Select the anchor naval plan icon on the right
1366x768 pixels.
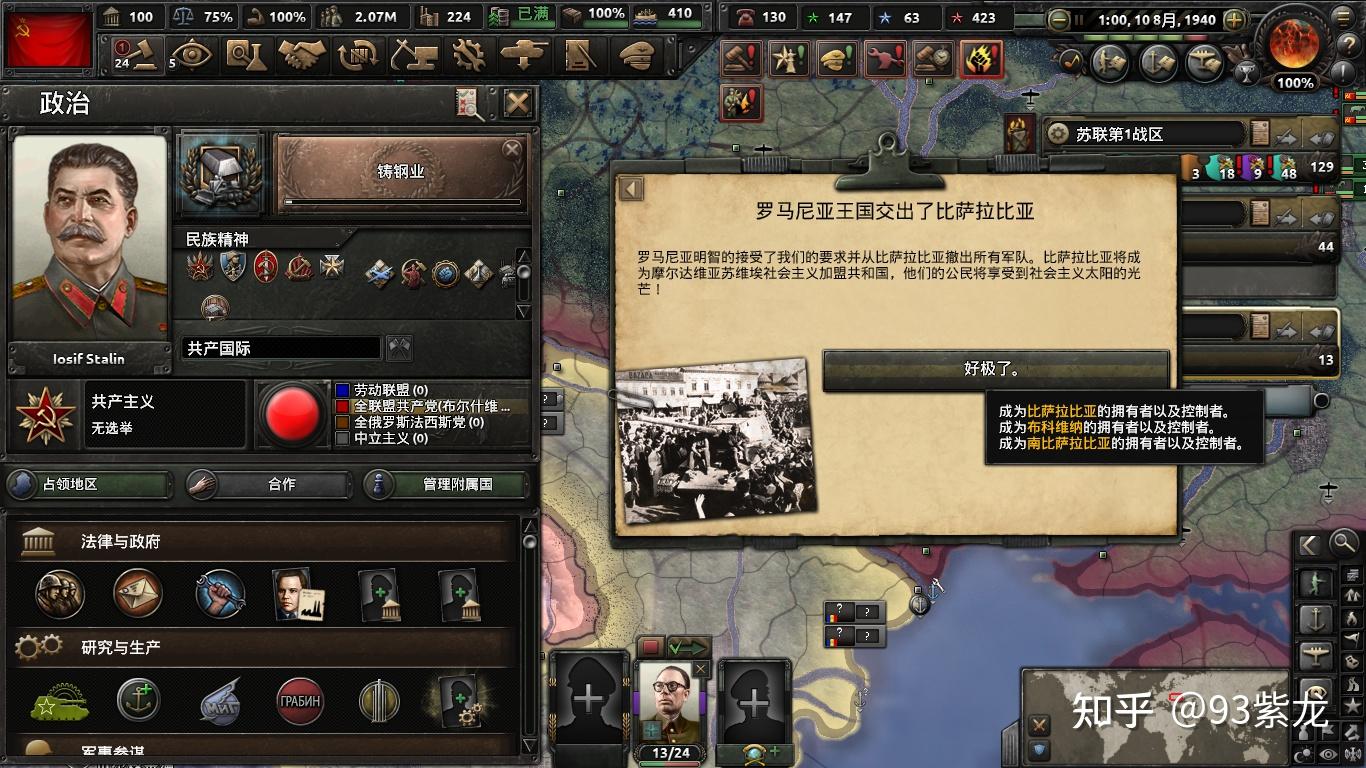click(x=1316, y=617)
